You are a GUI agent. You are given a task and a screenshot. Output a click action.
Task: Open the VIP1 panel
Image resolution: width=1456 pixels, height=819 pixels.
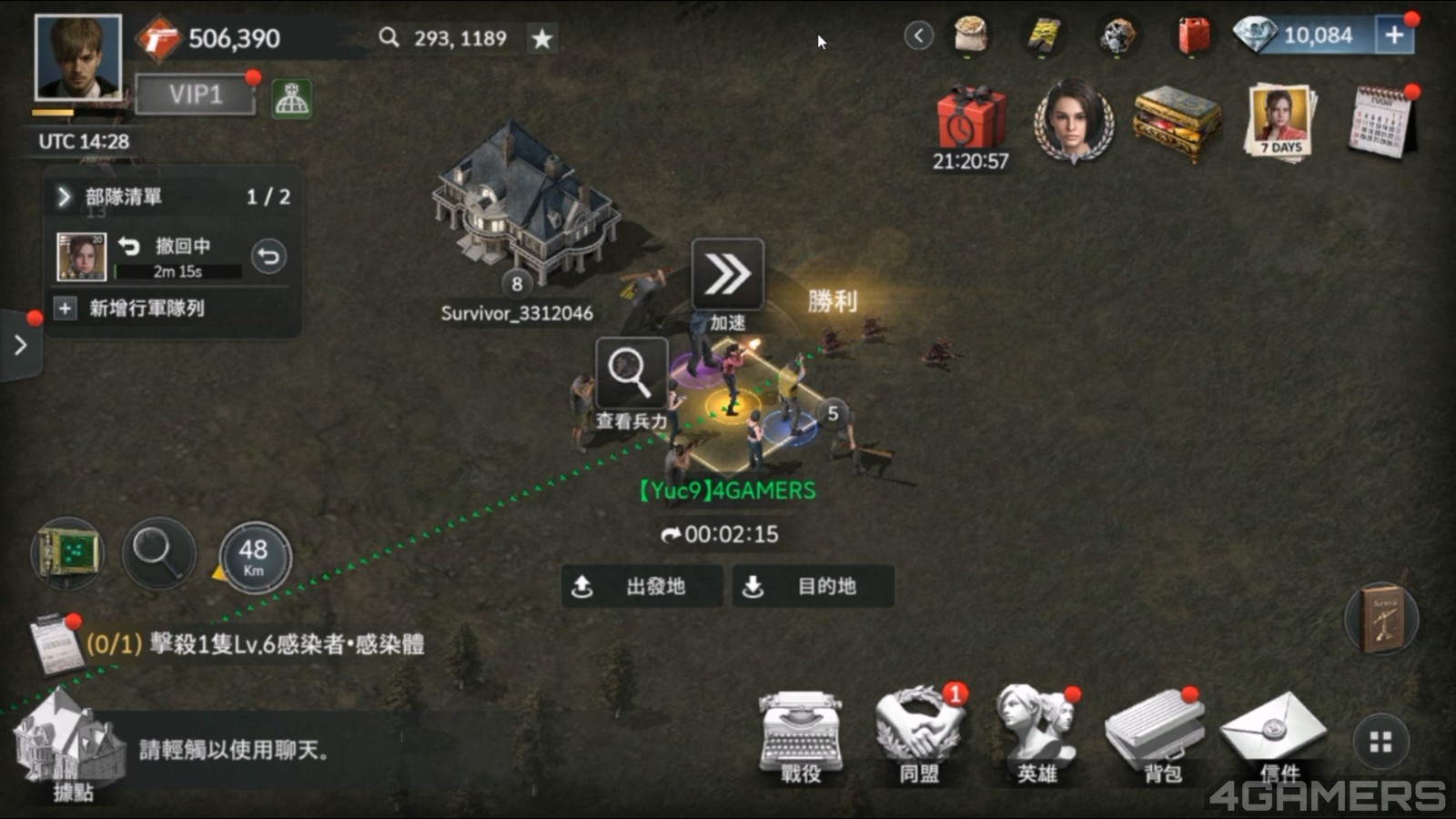[x=195, y=95]
